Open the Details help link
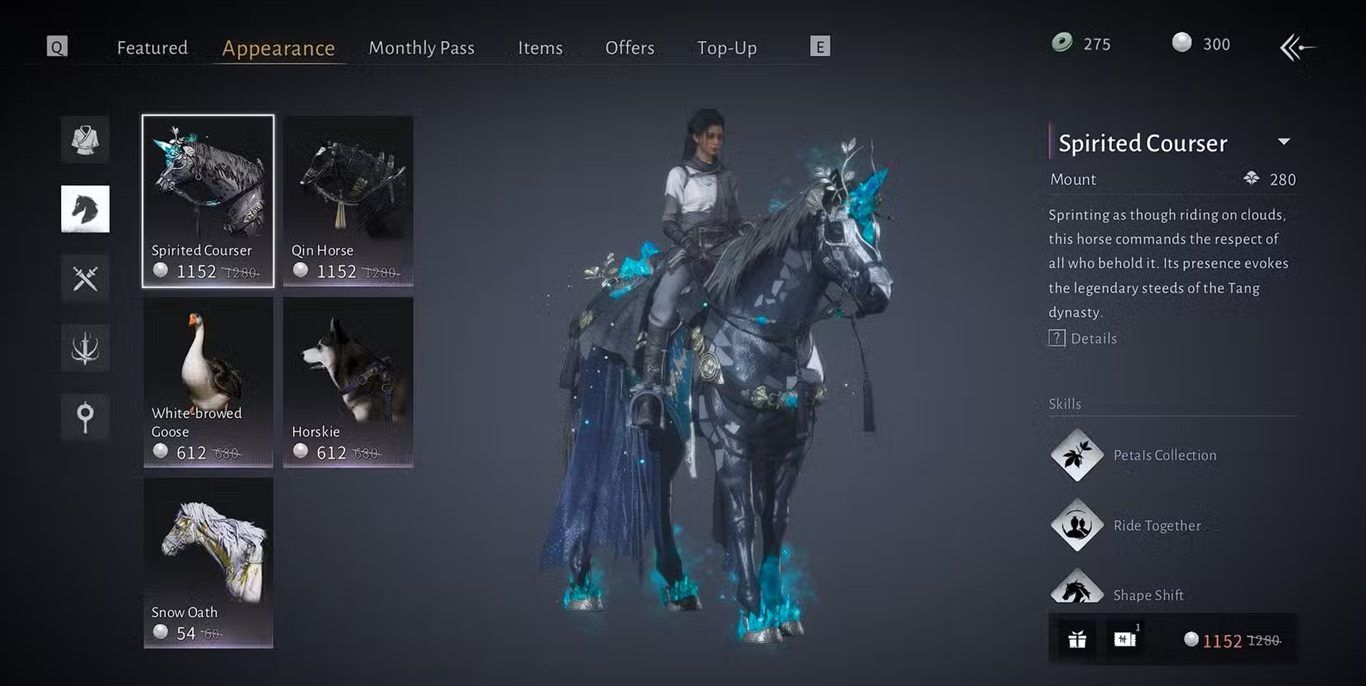Screen dimensions: 1366x686 coord(1083,338)
